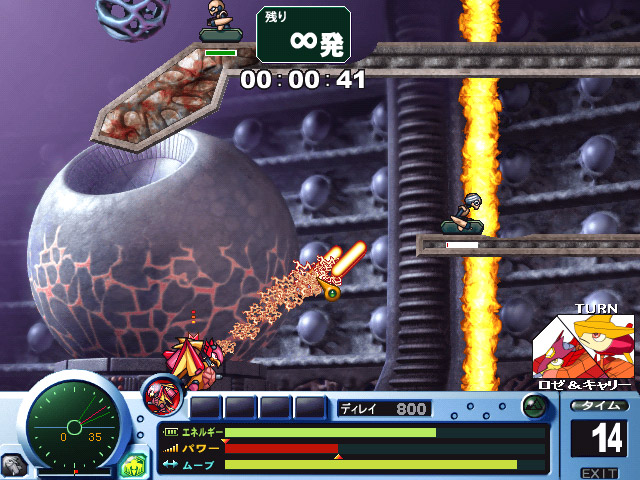Click the round angle gauge dial
This screenshot has width=640, height=480.
click(x=69, y=420)
